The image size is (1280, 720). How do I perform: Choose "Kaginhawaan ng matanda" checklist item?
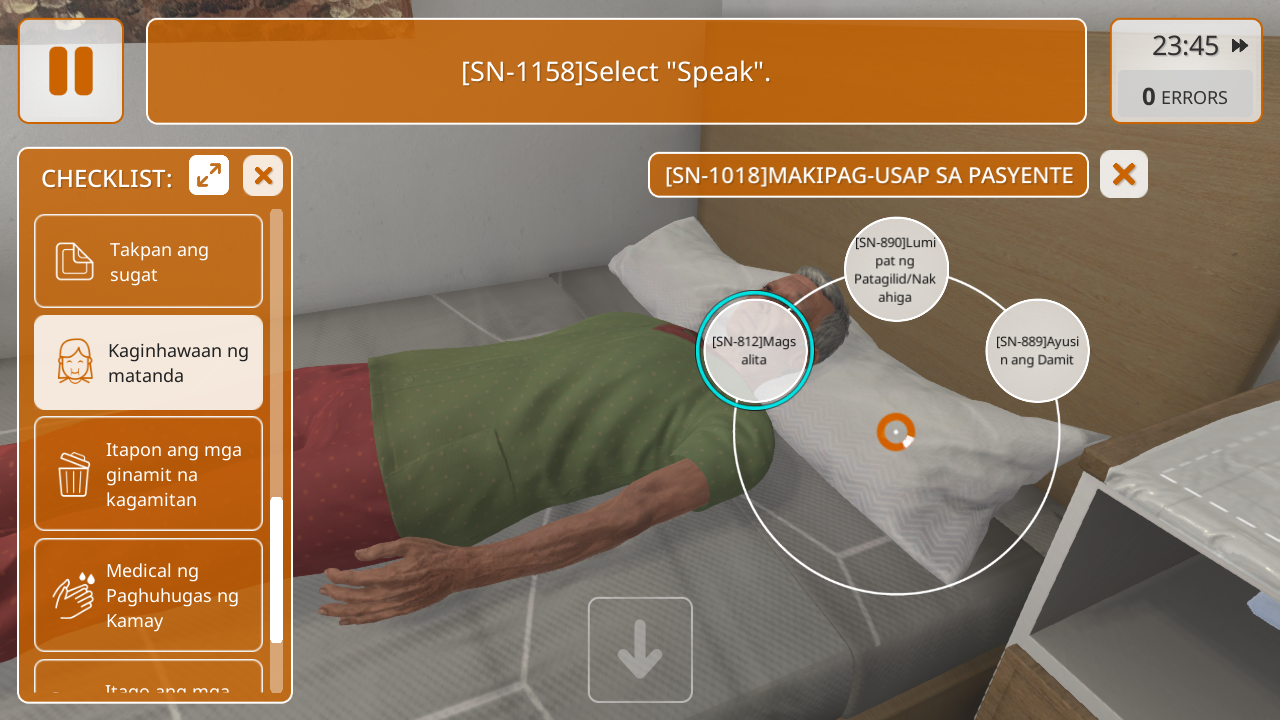click(149, 362)
